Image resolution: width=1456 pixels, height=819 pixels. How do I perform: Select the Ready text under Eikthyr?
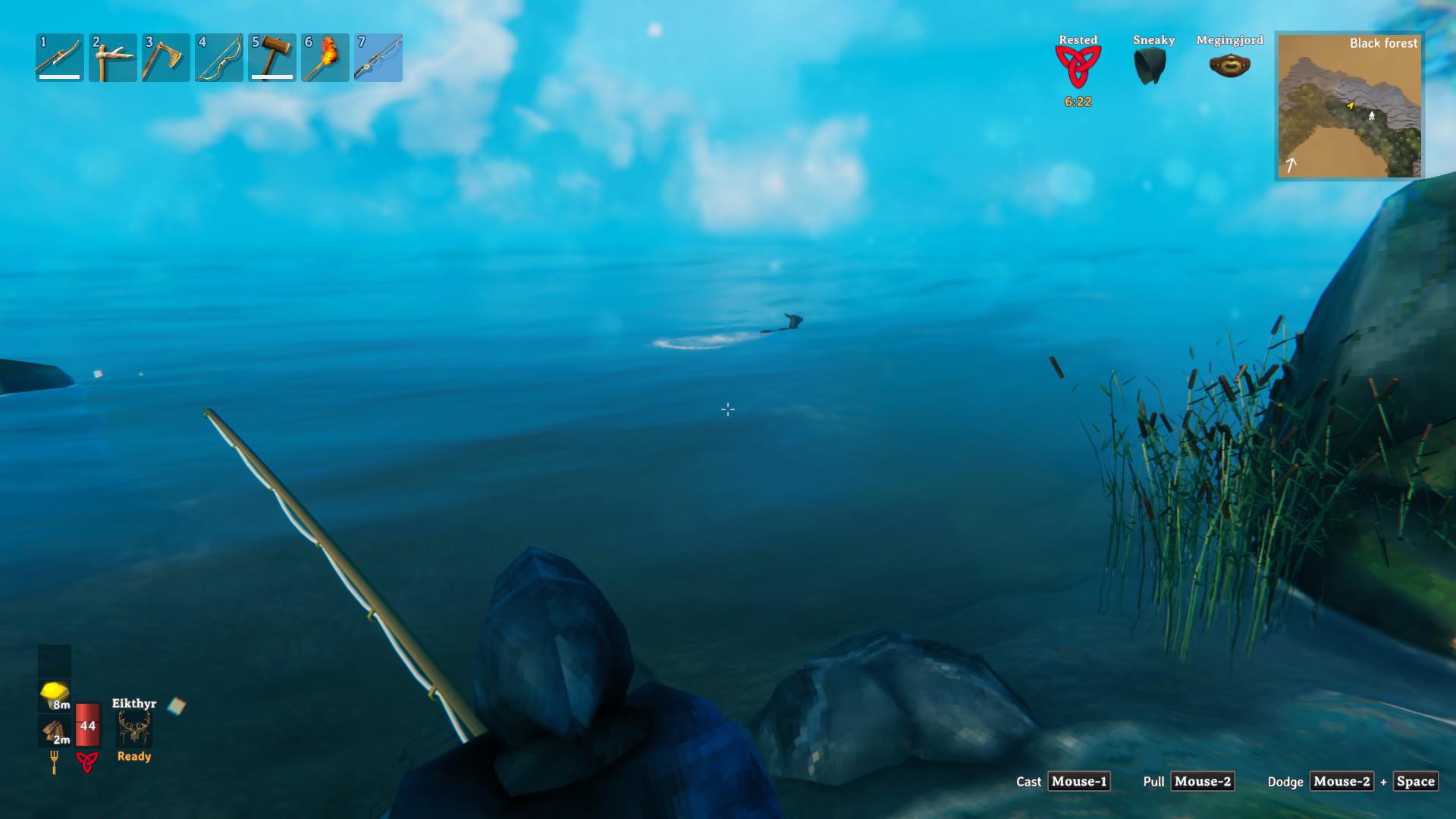[x=133, y=756]
